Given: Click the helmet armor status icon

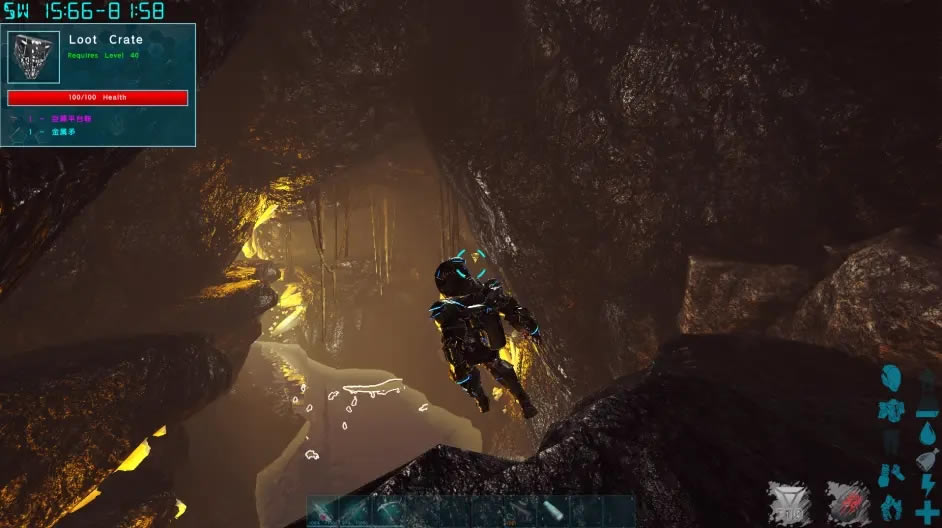Looking at the screenshot, I should pyautogui.click(x=891, y=378).
